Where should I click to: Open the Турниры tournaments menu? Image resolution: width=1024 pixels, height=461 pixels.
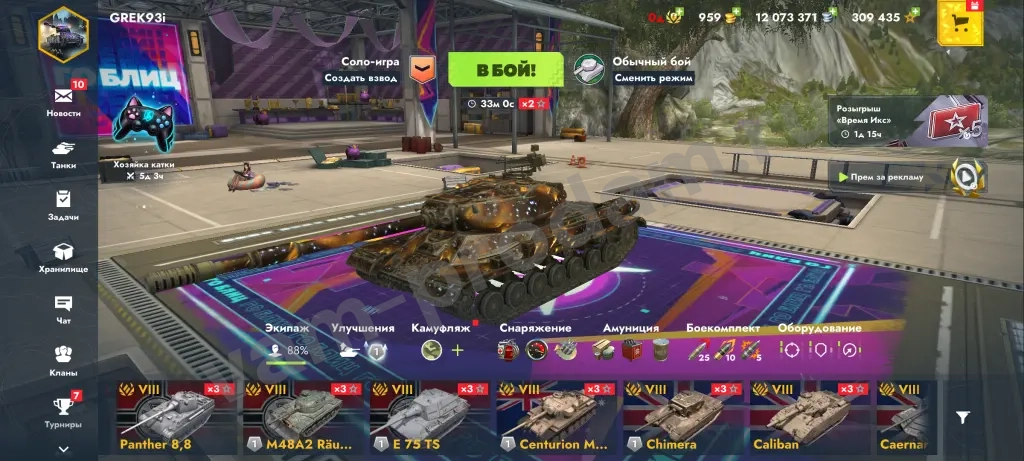point(63,411)
